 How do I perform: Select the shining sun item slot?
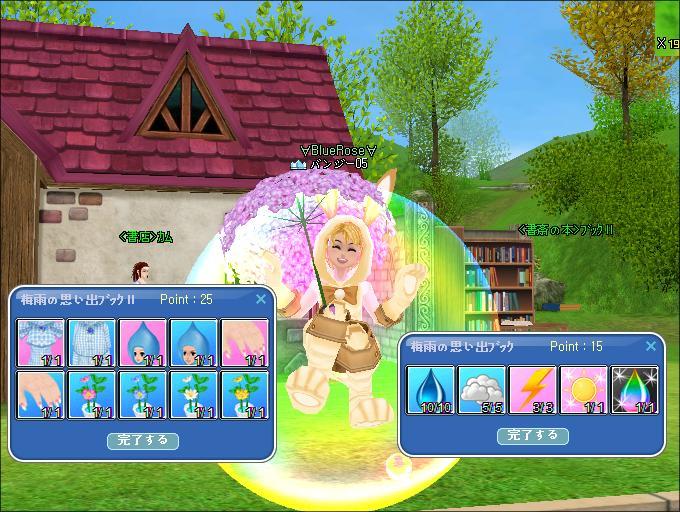click(583, 389)
